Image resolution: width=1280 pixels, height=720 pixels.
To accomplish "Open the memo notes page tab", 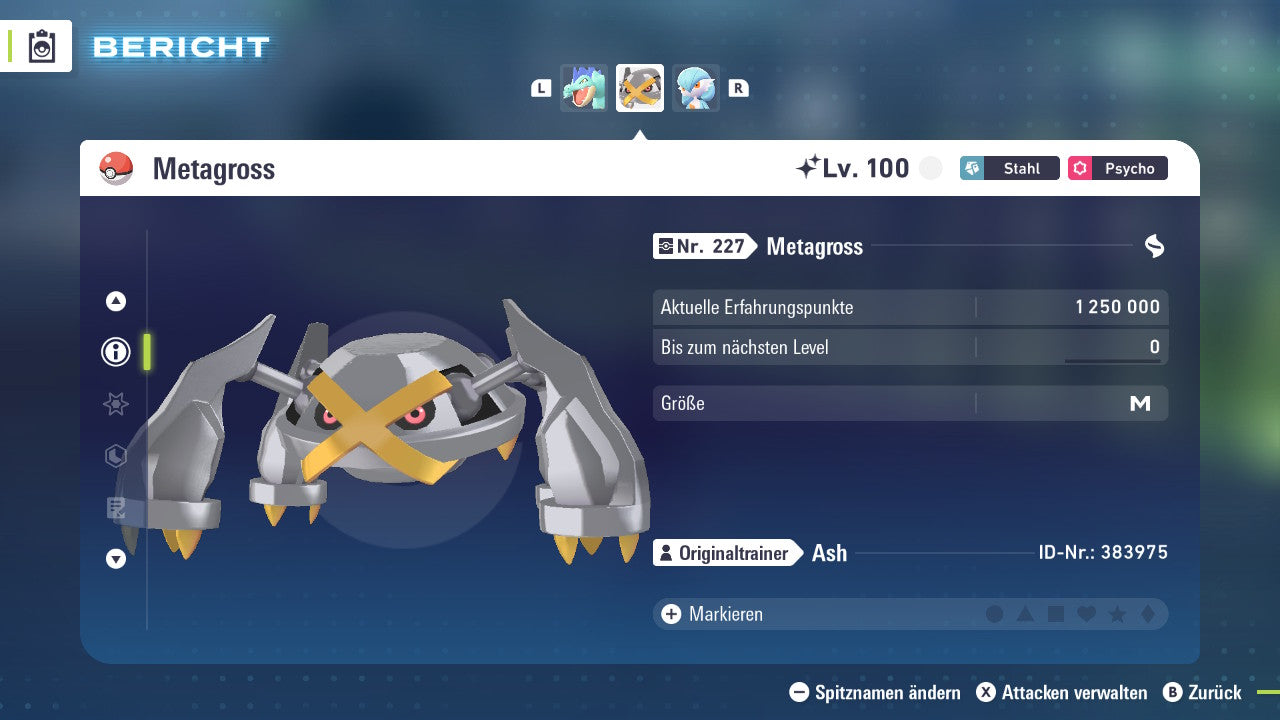I will 116,508.
